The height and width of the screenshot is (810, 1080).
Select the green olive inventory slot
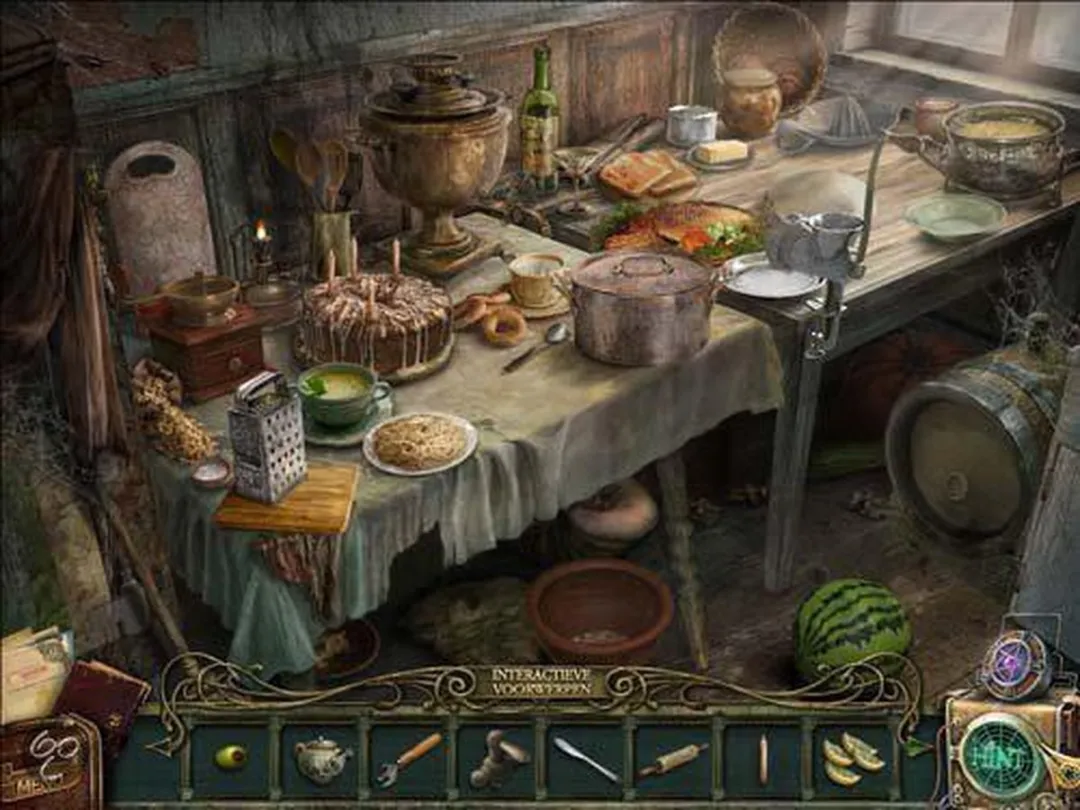[x=231, y=757]
